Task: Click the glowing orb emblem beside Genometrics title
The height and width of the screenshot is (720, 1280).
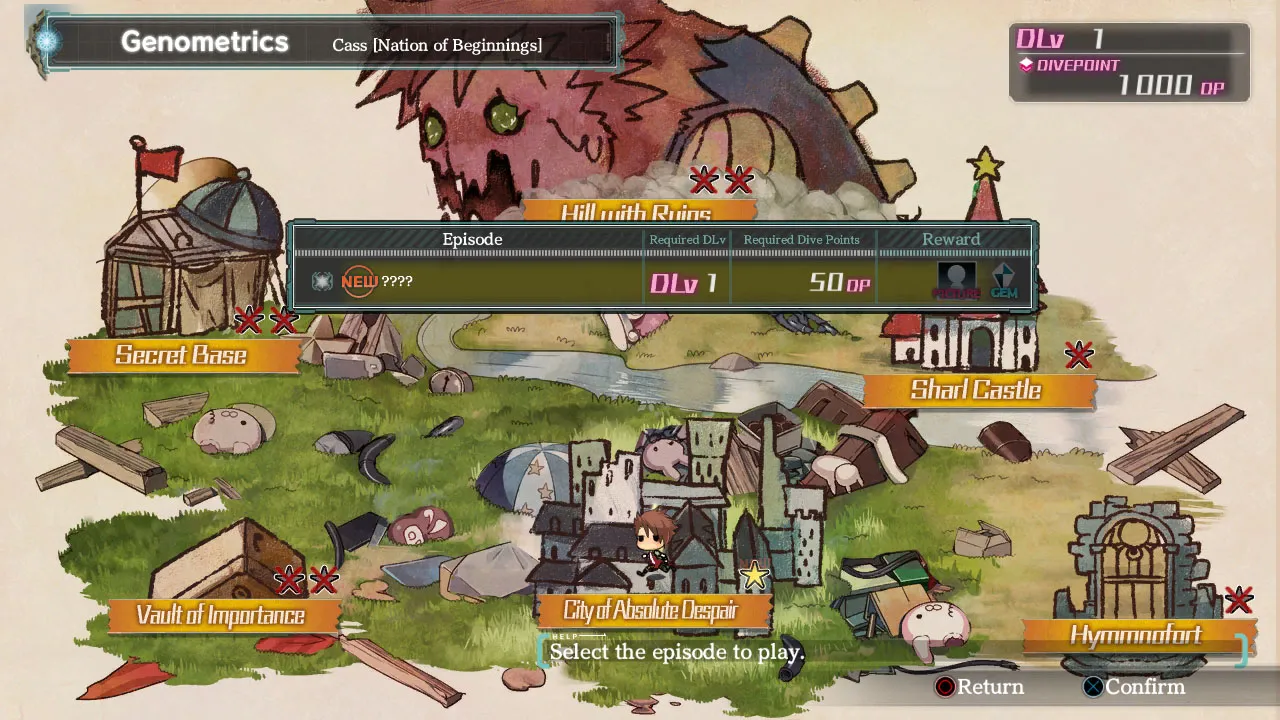Action: (45, 40)
